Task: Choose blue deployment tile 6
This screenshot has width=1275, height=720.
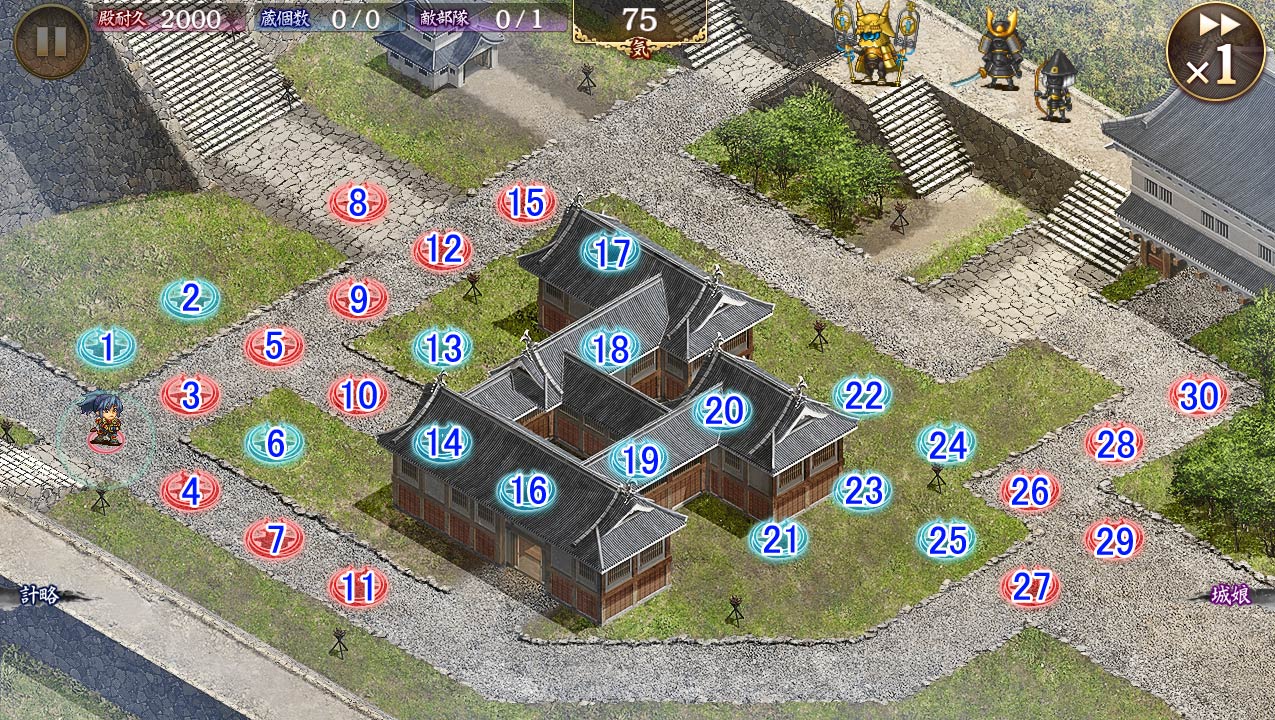Action: tap(275, 443)
